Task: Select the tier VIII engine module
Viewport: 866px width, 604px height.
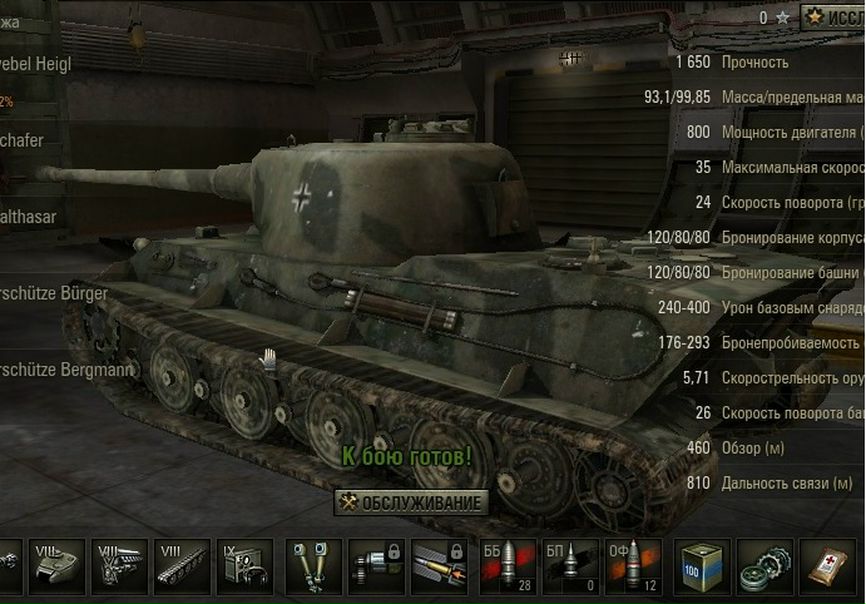Action: click(x=120, y=567)
